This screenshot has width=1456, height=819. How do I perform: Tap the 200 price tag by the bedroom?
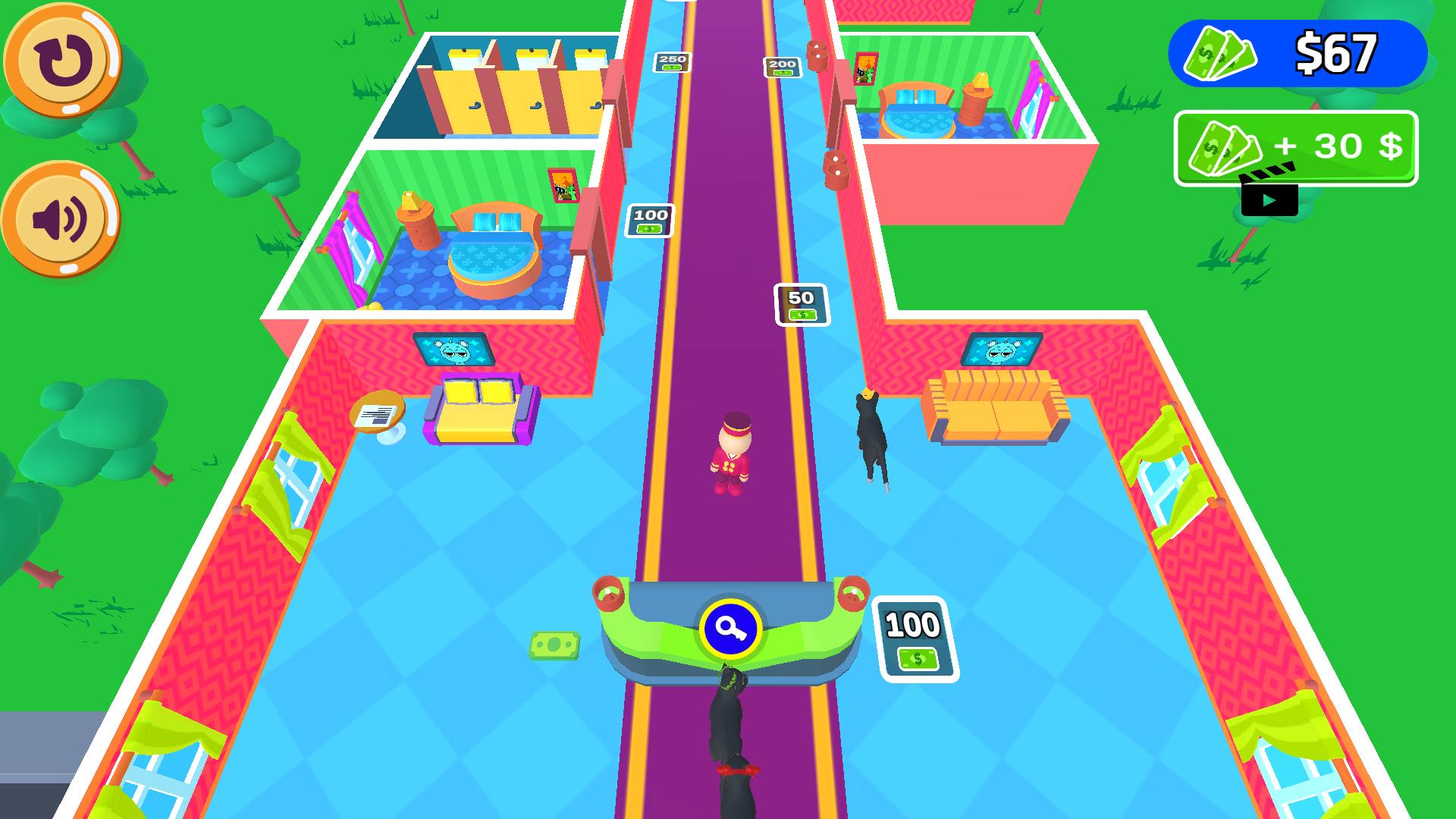[781, 67]
